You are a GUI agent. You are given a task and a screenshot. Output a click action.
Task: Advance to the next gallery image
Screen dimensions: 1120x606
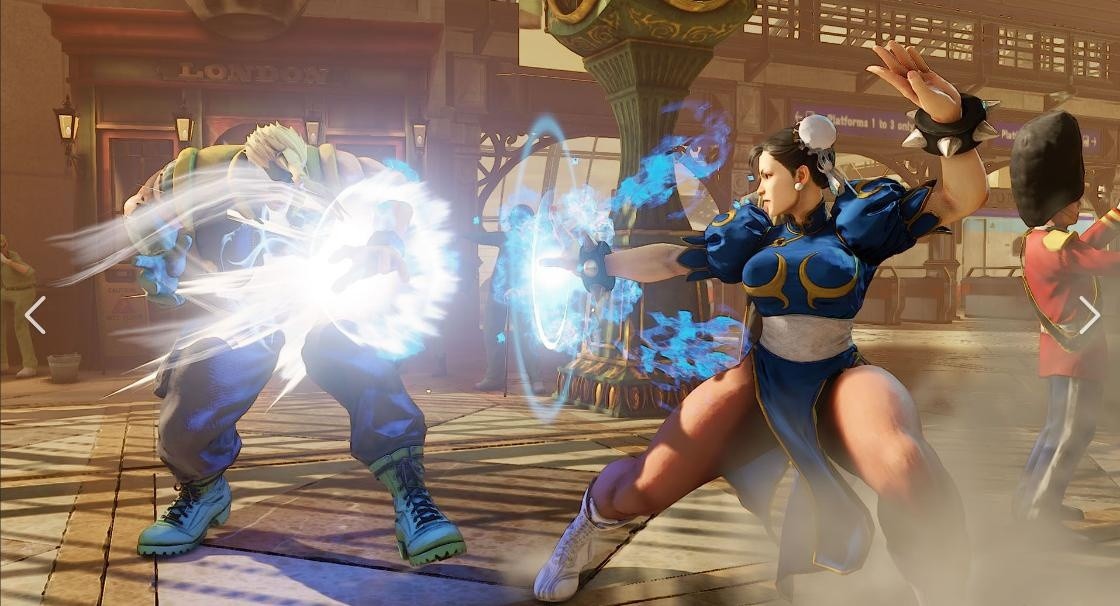pyautogui.click(x=1088, y=315)
